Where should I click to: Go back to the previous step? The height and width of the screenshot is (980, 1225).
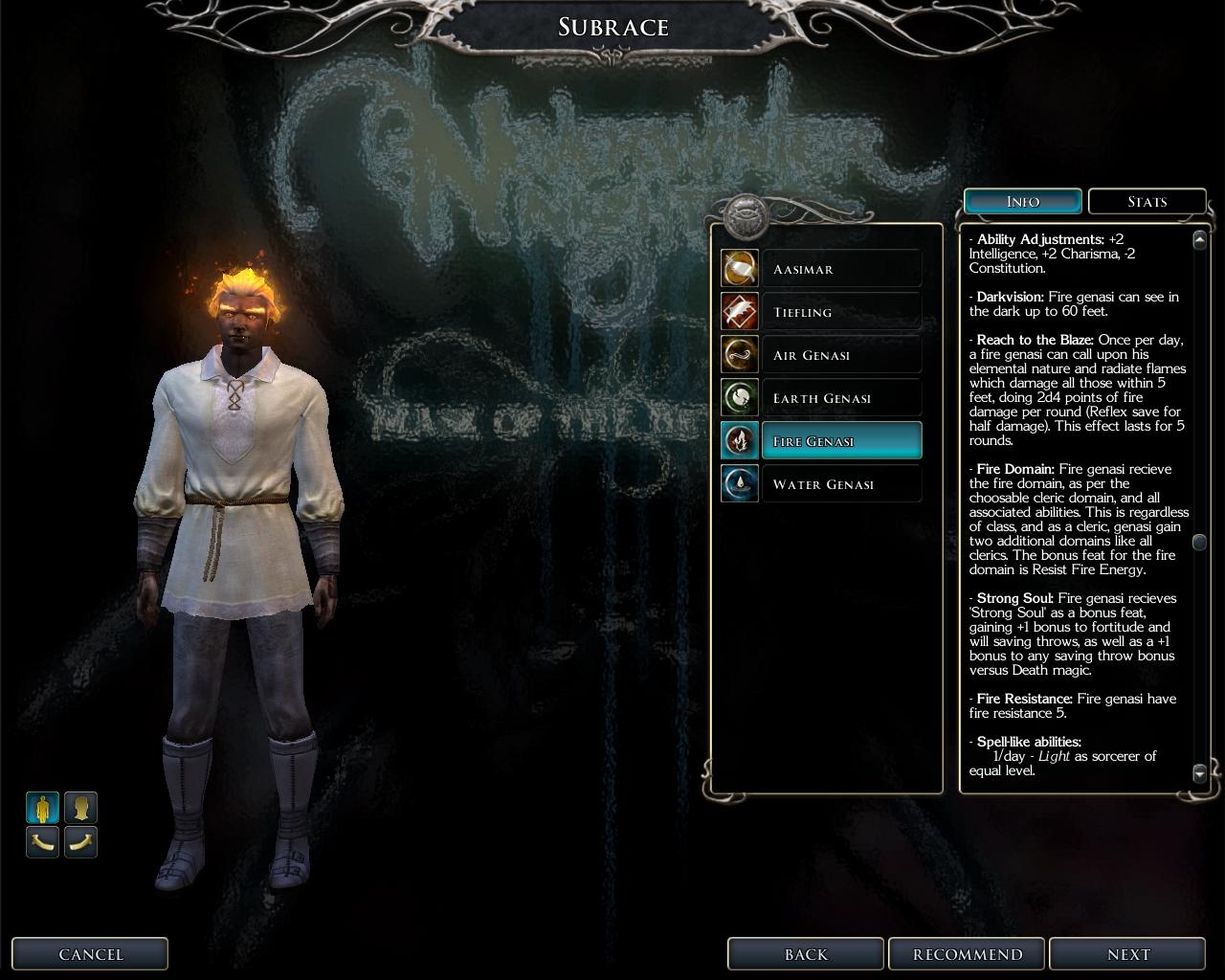pyautogui.click(x=805, y=954)
